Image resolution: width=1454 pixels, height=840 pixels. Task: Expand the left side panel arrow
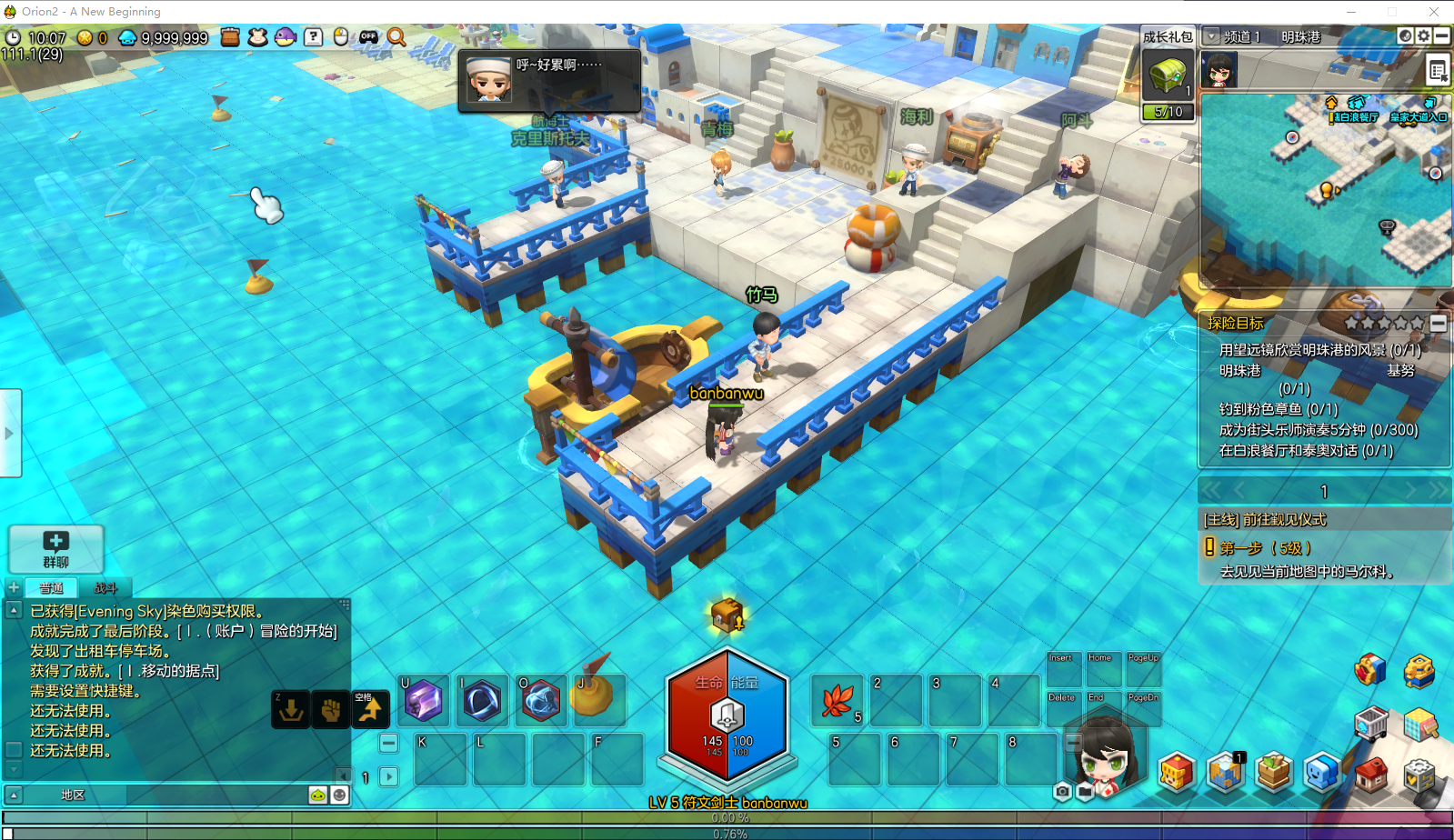(x=10, y=434)
